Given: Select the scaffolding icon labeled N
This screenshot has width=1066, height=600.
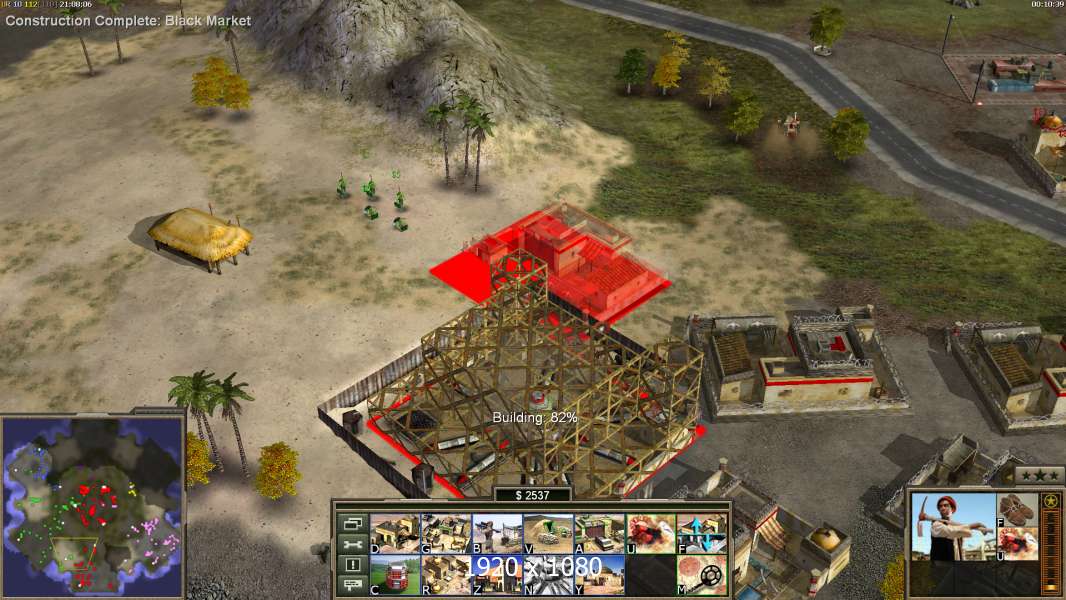Looking at the screenshot, I should 548,575.
